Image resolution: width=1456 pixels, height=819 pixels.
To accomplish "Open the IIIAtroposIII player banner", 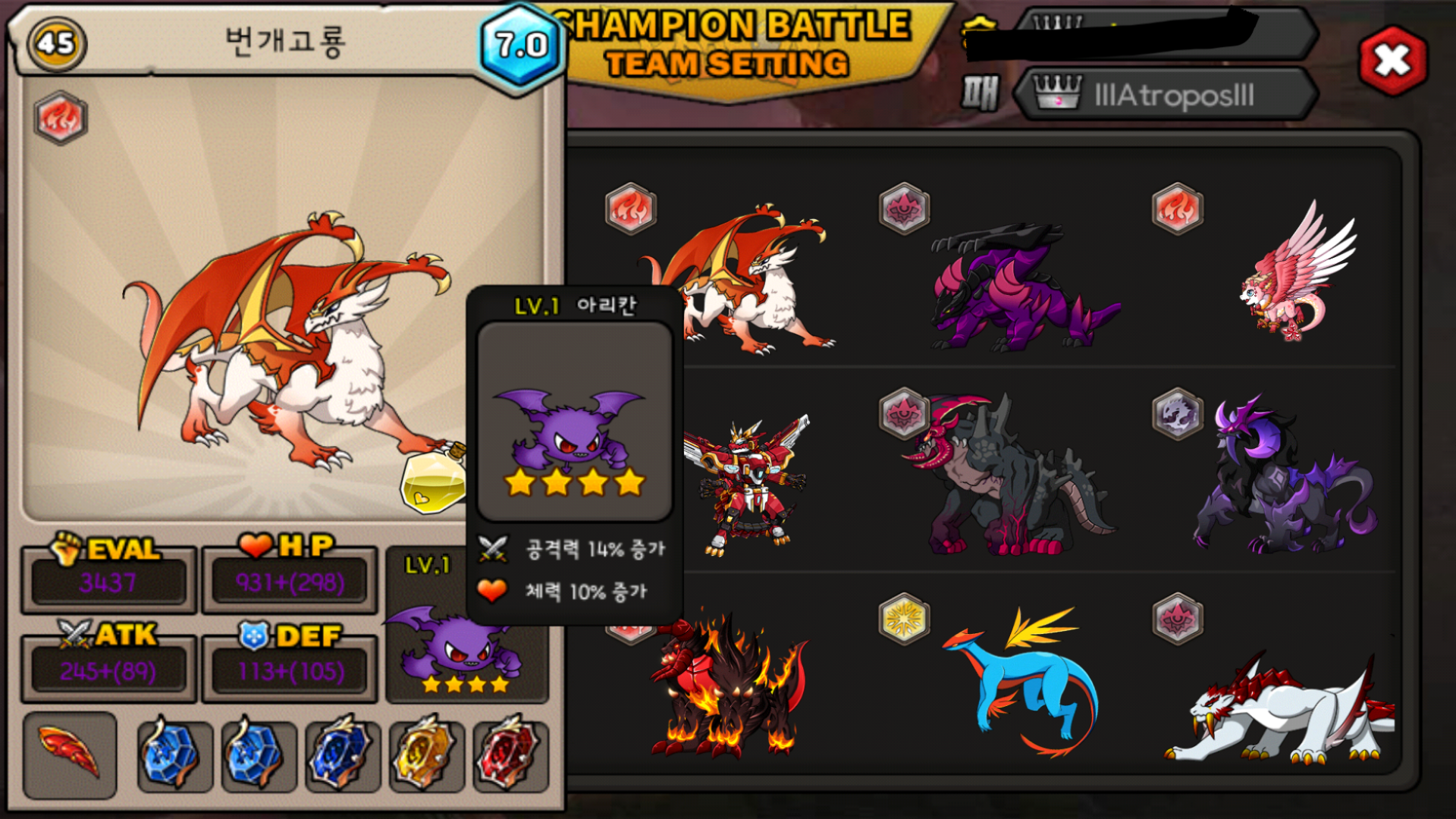I will [1166, 96].
